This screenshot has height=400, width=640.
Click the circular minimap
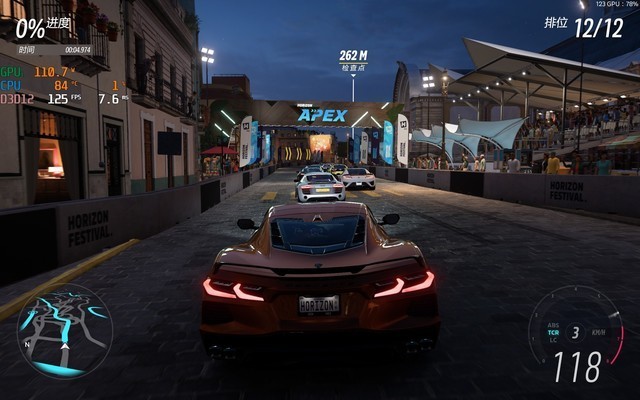pyautogui.click(x=64, y=333)
